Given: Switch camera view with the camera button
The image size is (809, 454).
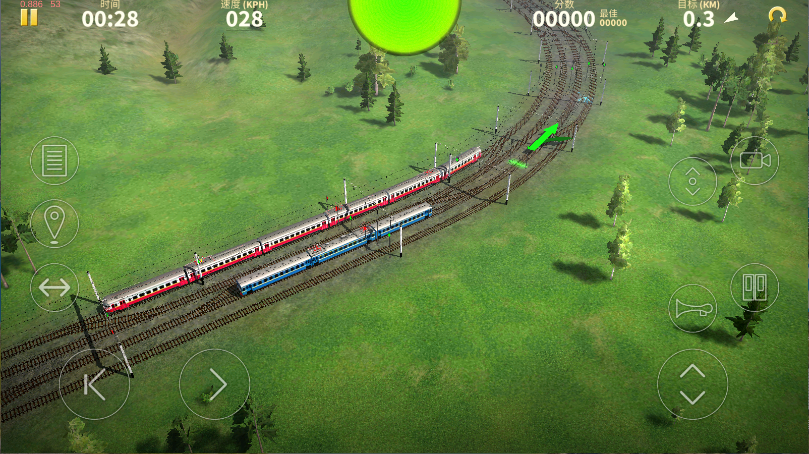Looking at the screenshot, I should tap(753, 158).
